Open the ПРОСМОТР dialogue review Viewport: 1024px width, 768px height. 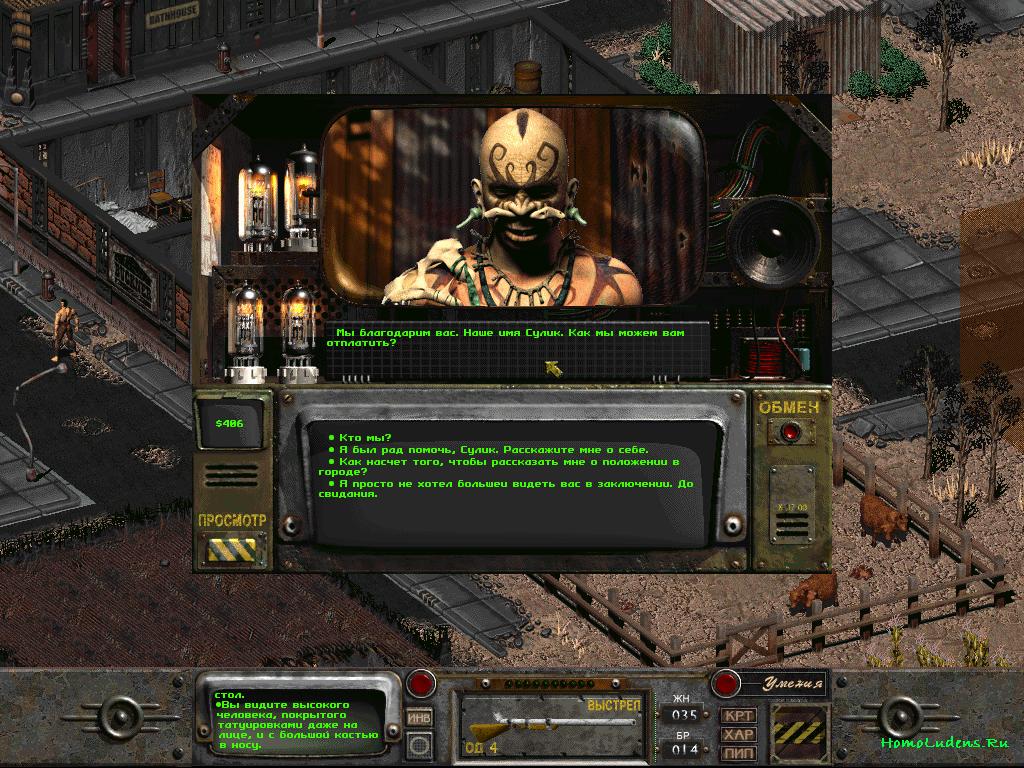click(x=232, y=548)
